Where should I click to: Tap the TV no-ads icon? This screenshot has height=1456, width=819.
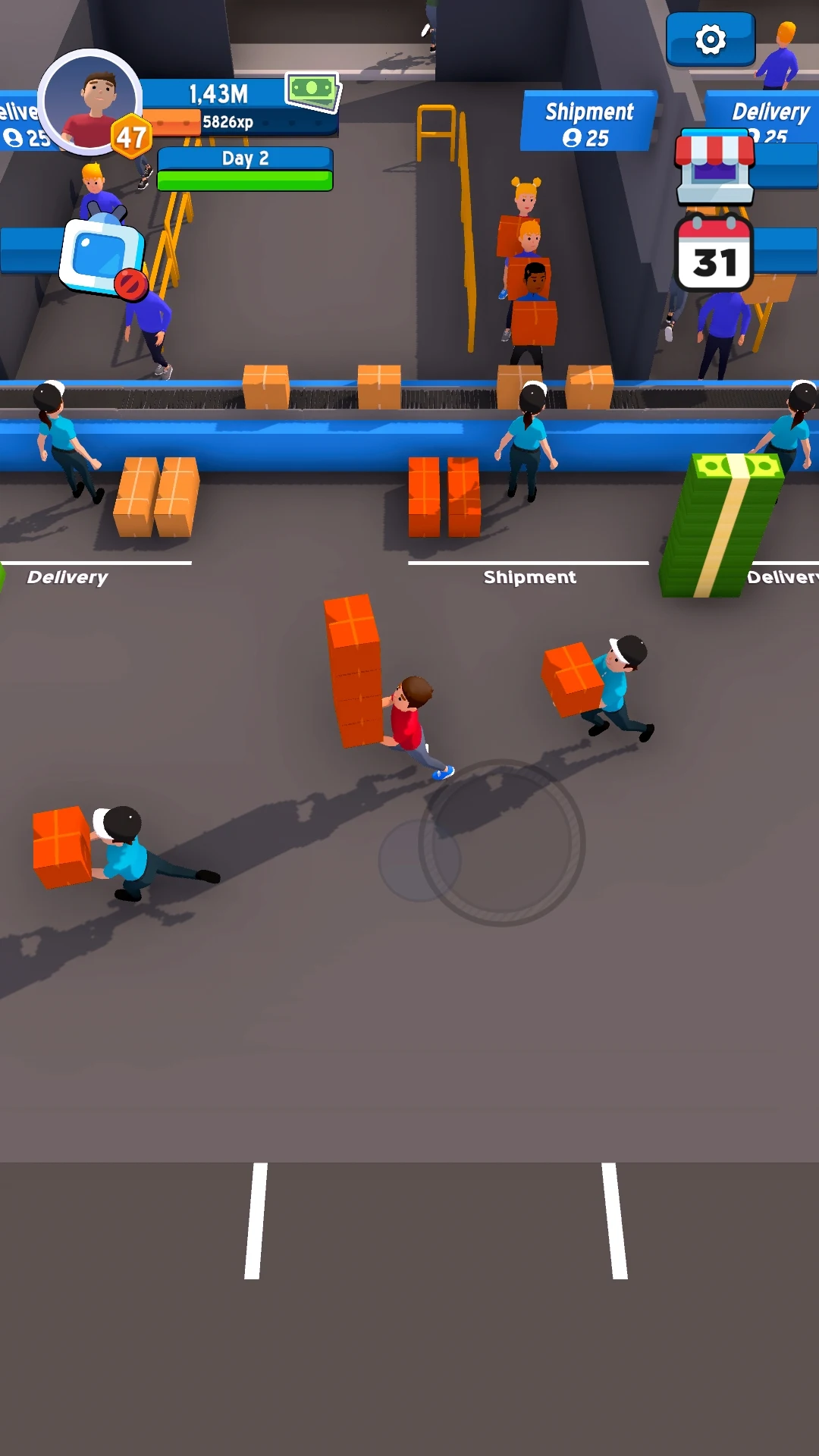tap(104, 257)
